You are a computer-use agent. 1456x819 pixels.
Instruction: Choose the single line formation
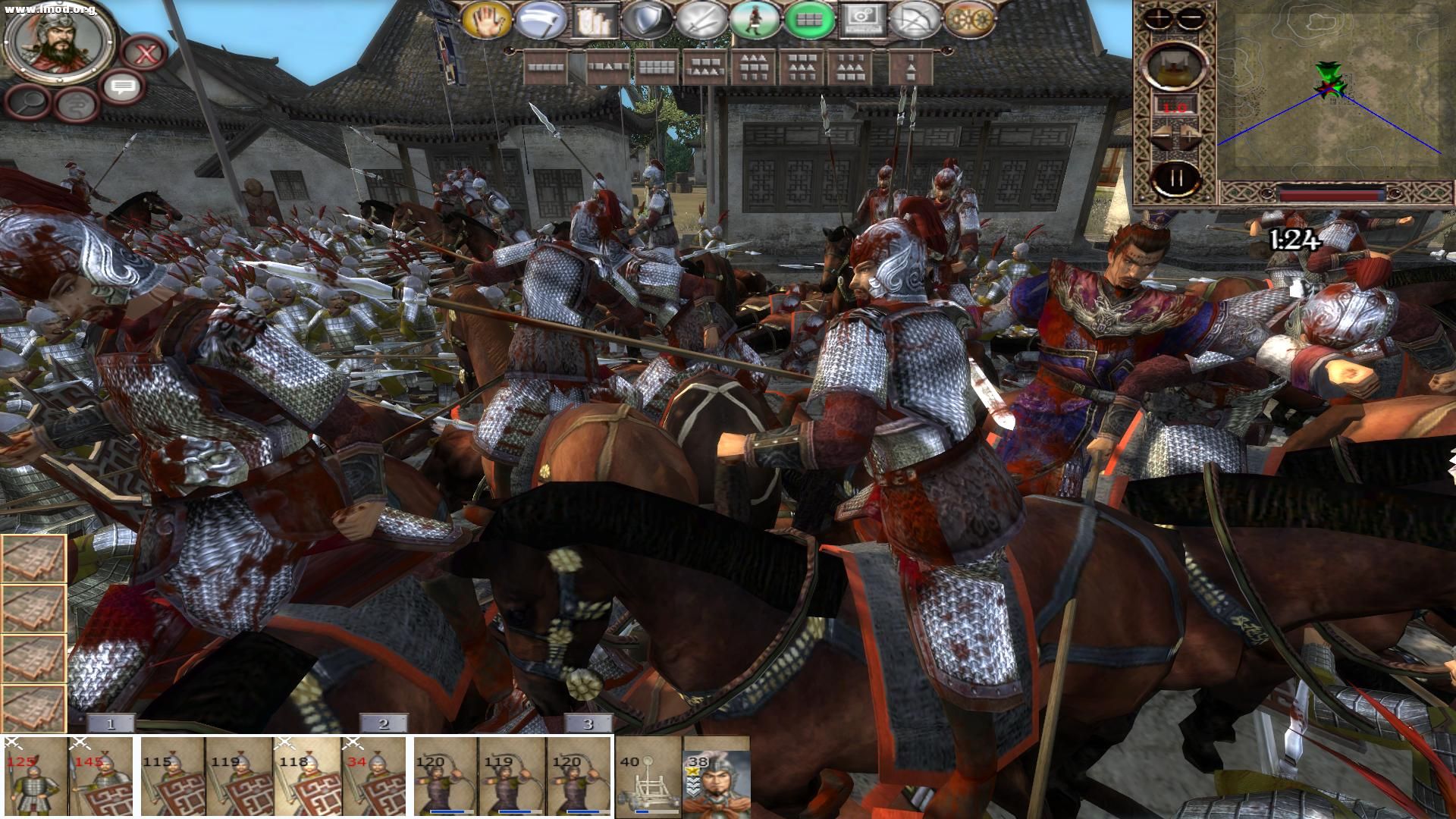[x=547, y=67]
